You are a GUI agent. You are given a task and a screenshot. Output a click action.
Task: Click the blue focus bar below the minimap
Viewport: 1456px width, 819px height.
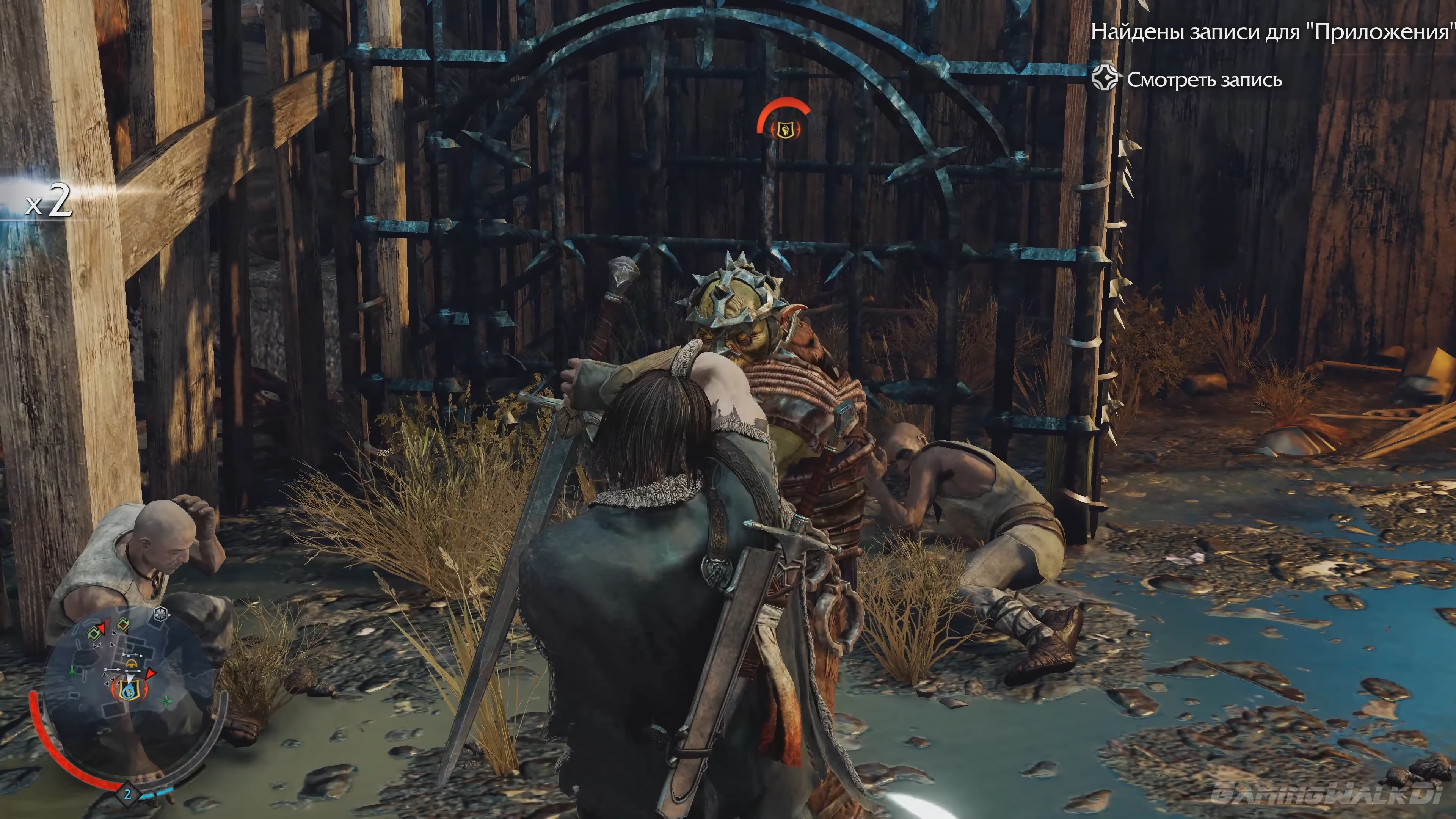click(x=159, y=794)
